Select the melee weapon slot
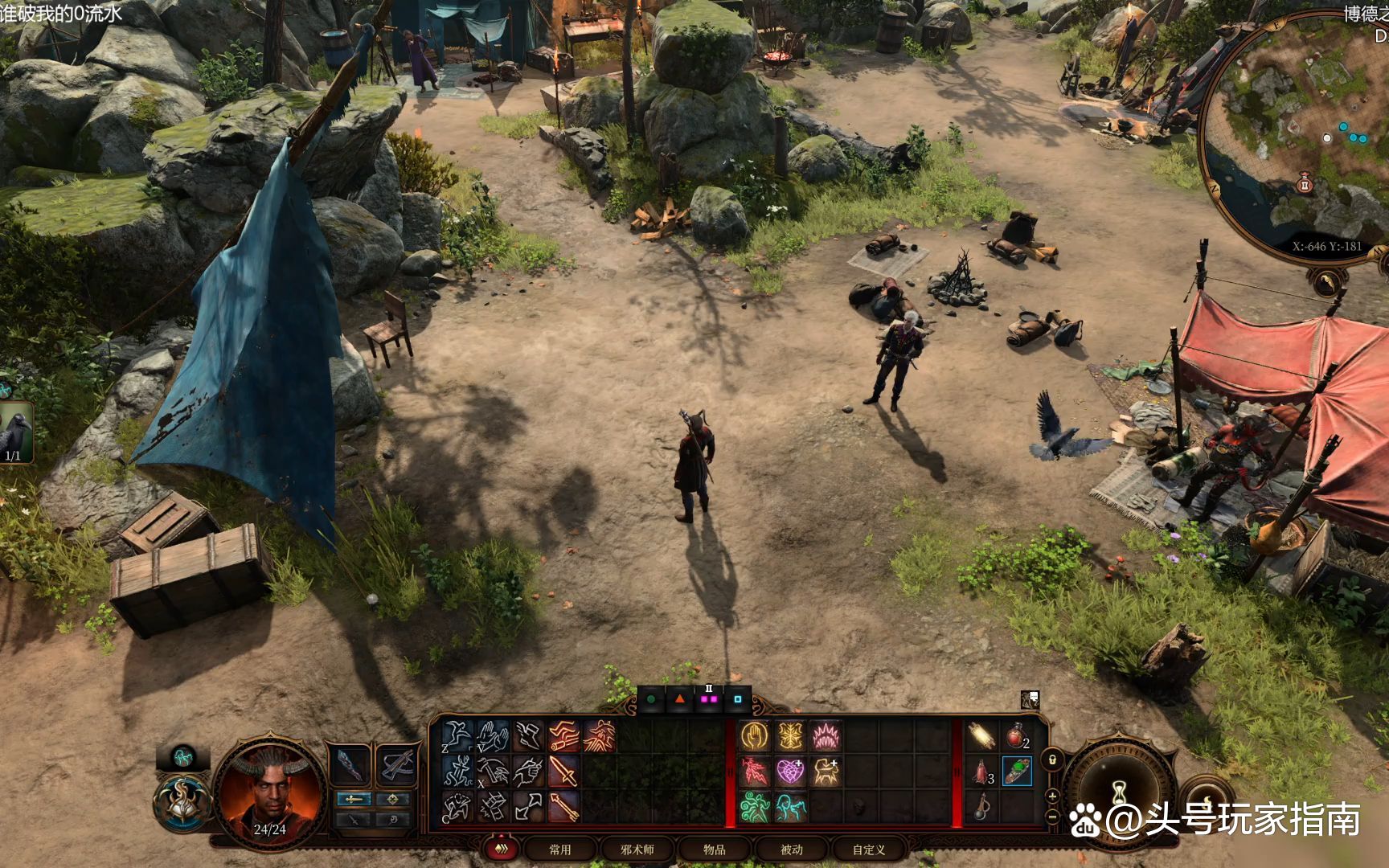The image size is (1389, 868). 351,764
